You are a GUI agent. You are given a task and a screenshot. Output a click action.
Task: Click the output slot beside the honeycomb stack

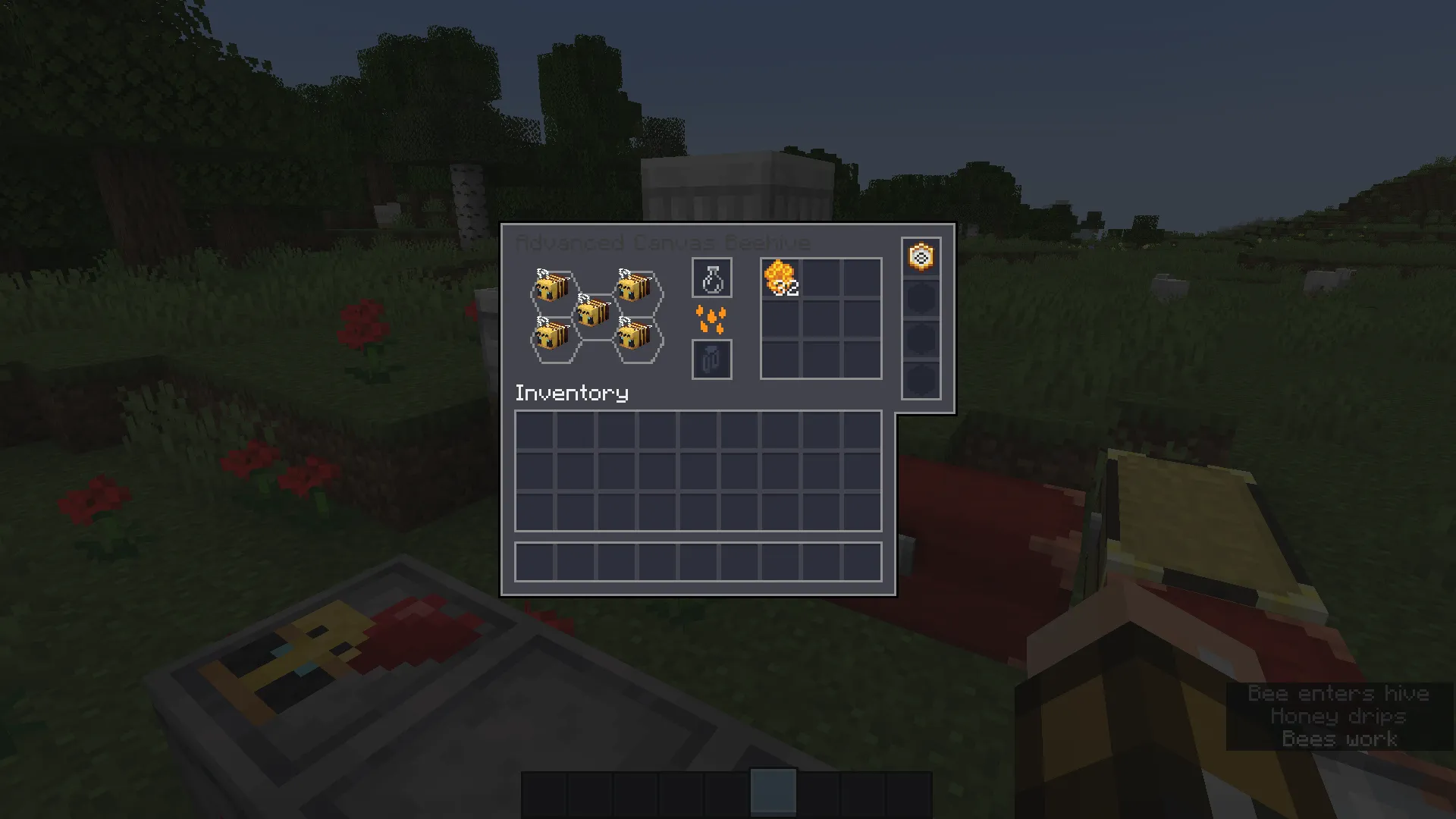click(x=821, y=278)
